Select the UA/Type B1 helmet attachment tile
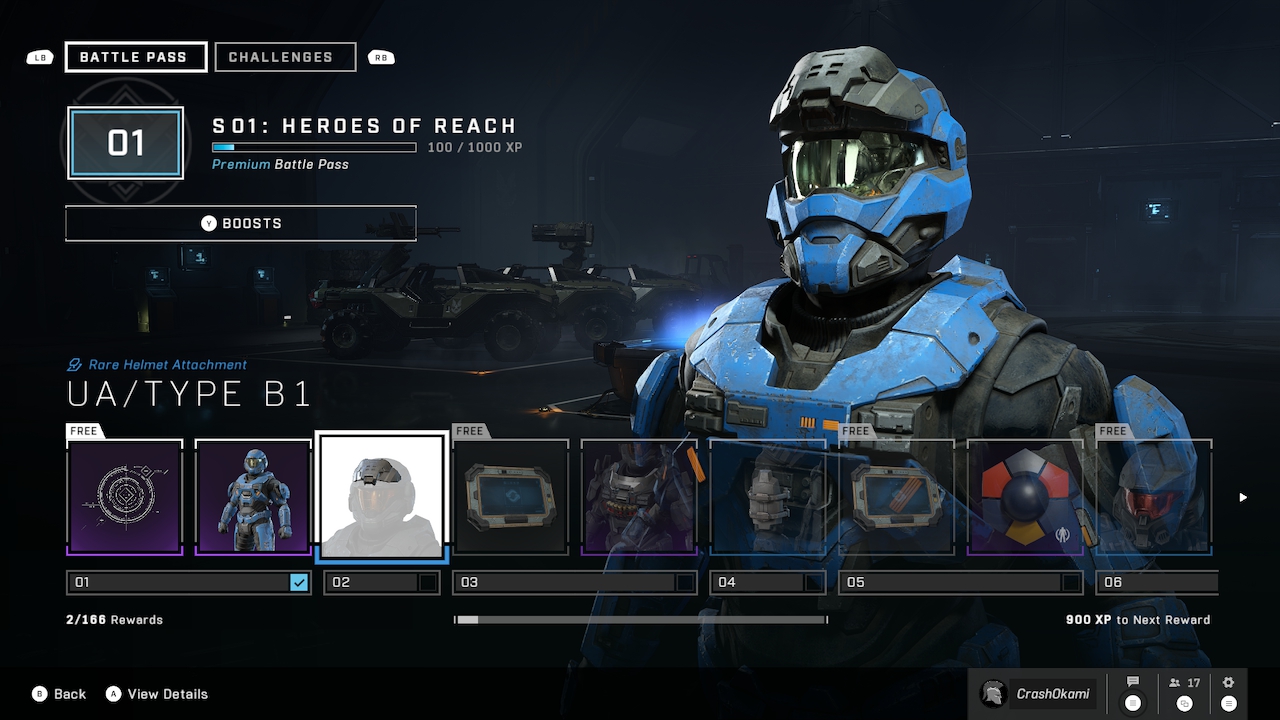The height and width of the screenshot is (720, 1280). tap(380, 496)
